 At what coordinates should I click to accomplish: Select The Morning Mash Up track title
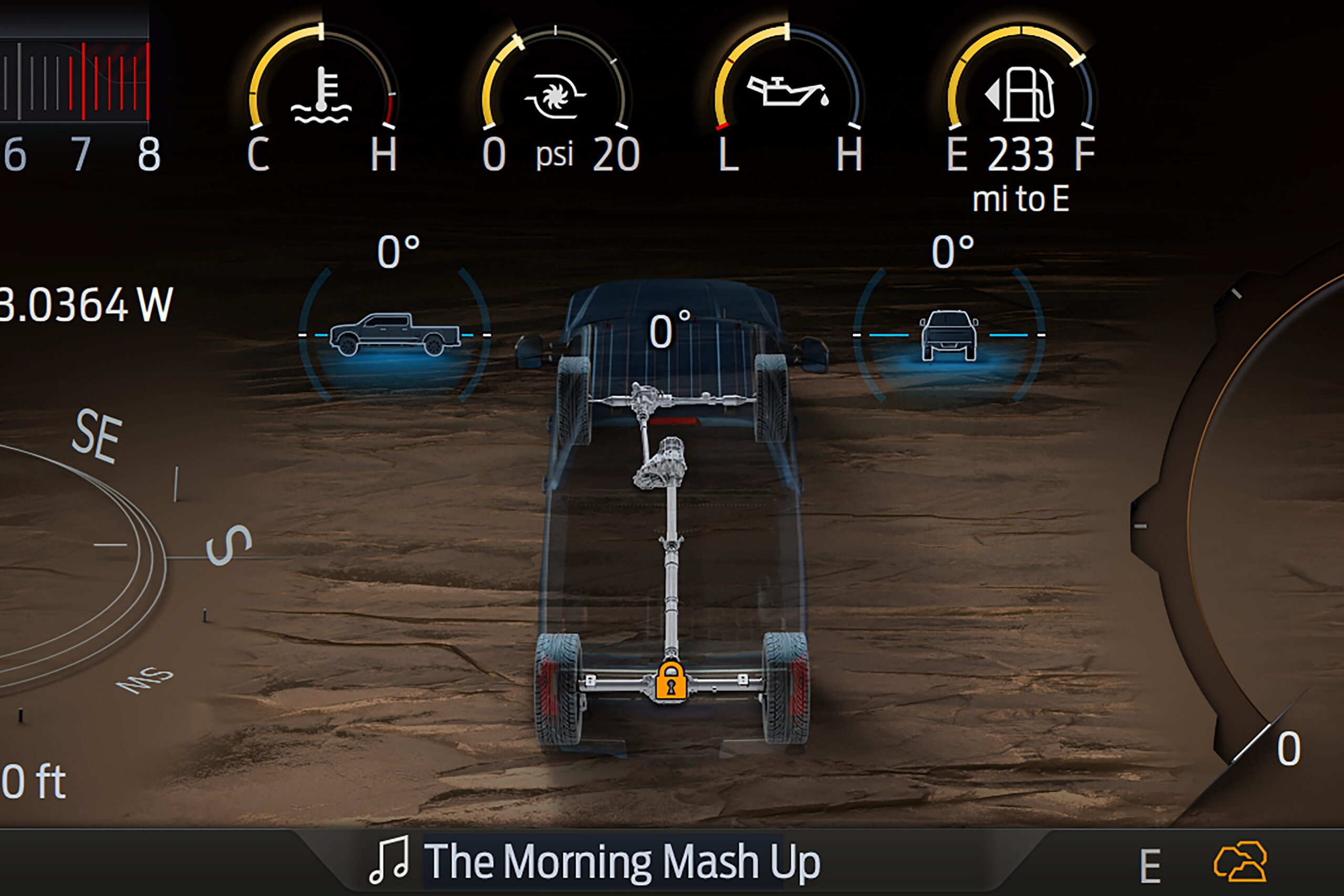pos(622,862)
